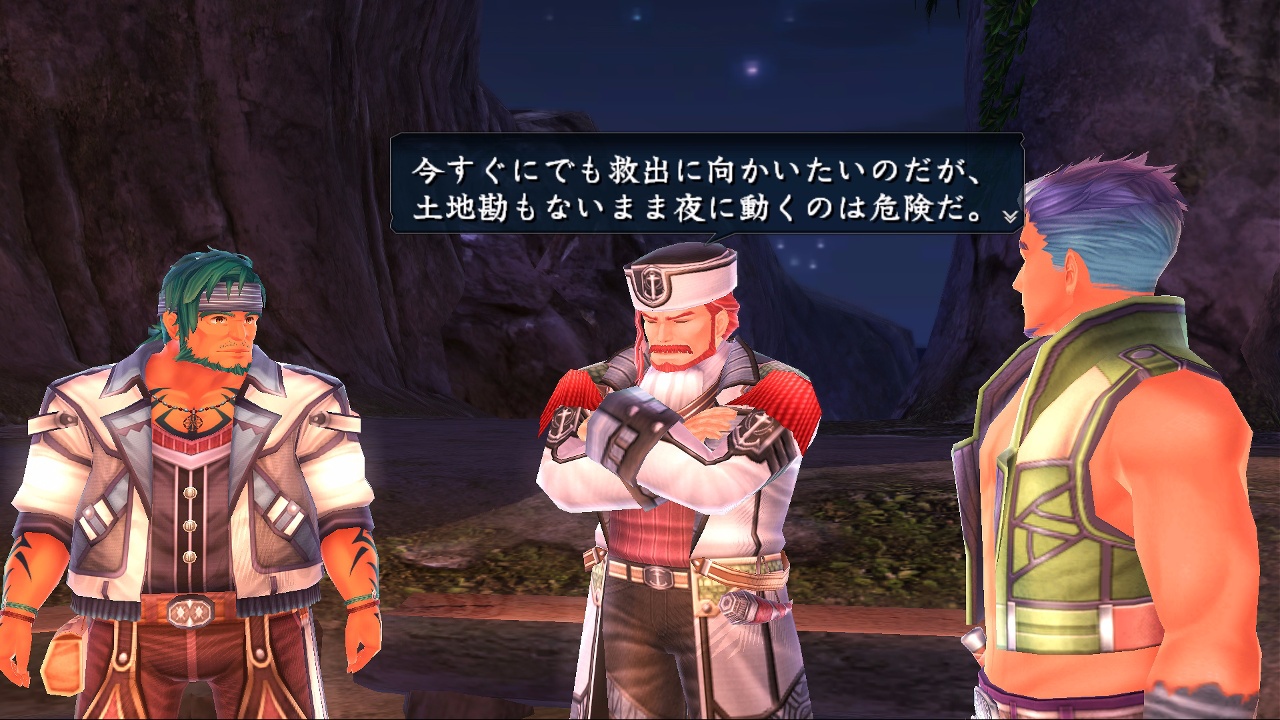Click the anchor emblem on Barbaros's white hat
The image size is (1280, 720).
pos(653,283)
